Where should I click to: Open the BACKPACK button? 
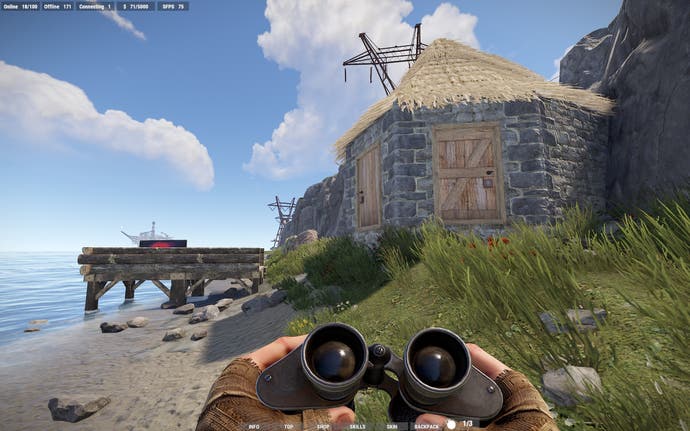tap(427, 425)
